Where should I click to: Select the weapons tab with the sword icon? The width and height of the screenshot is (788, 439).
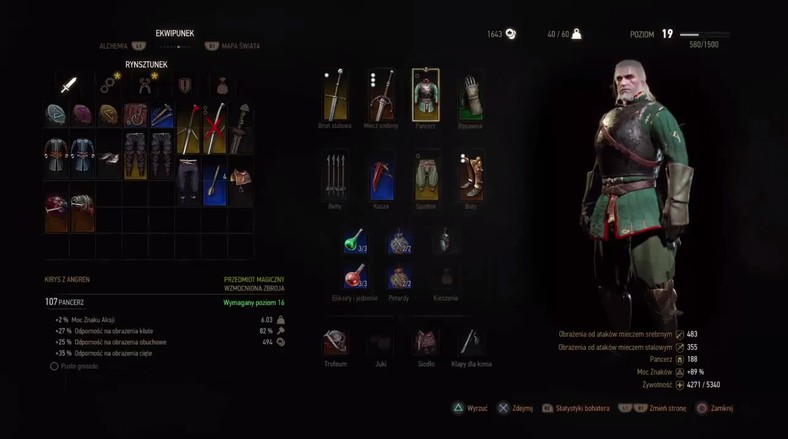tap(68, 85)
